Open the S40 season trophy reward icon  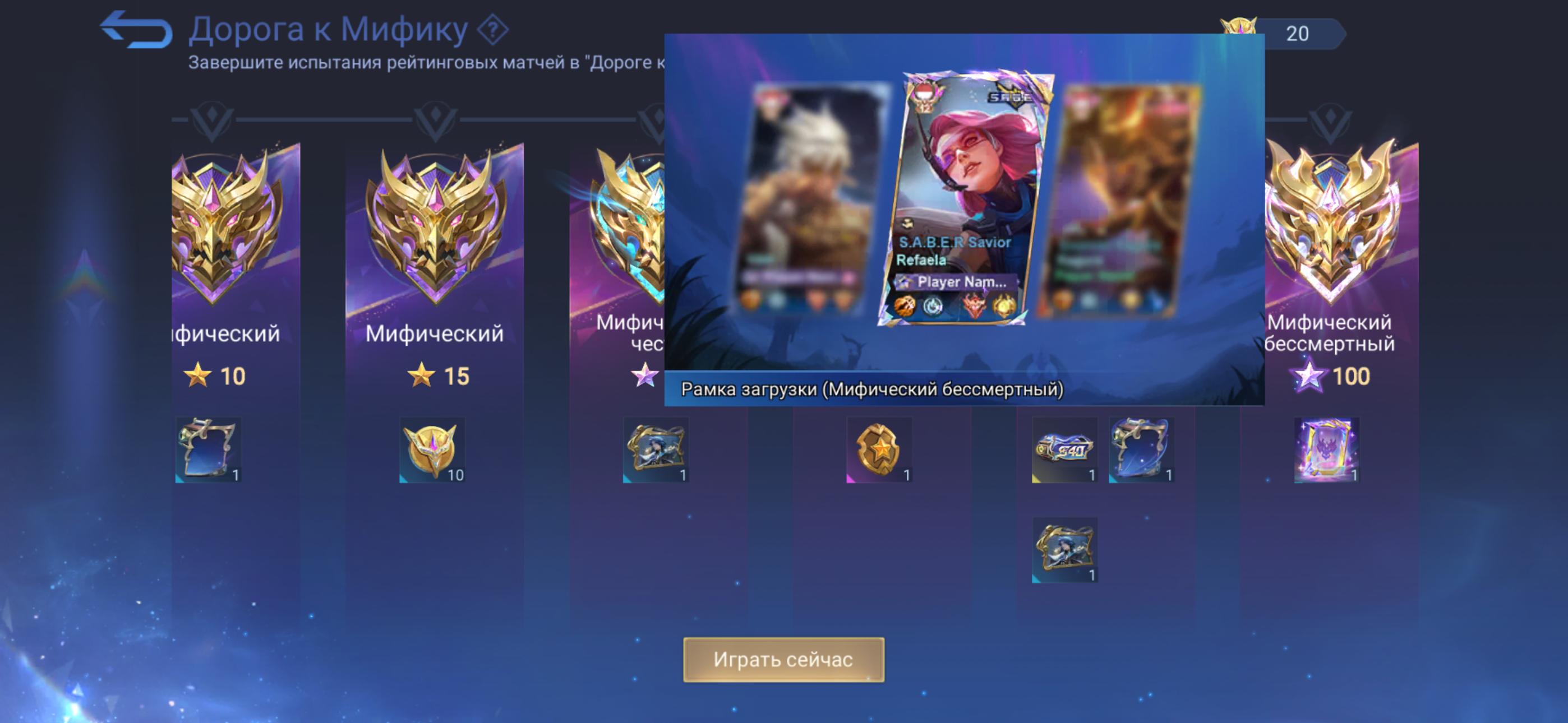click(x=1064, y=449)
